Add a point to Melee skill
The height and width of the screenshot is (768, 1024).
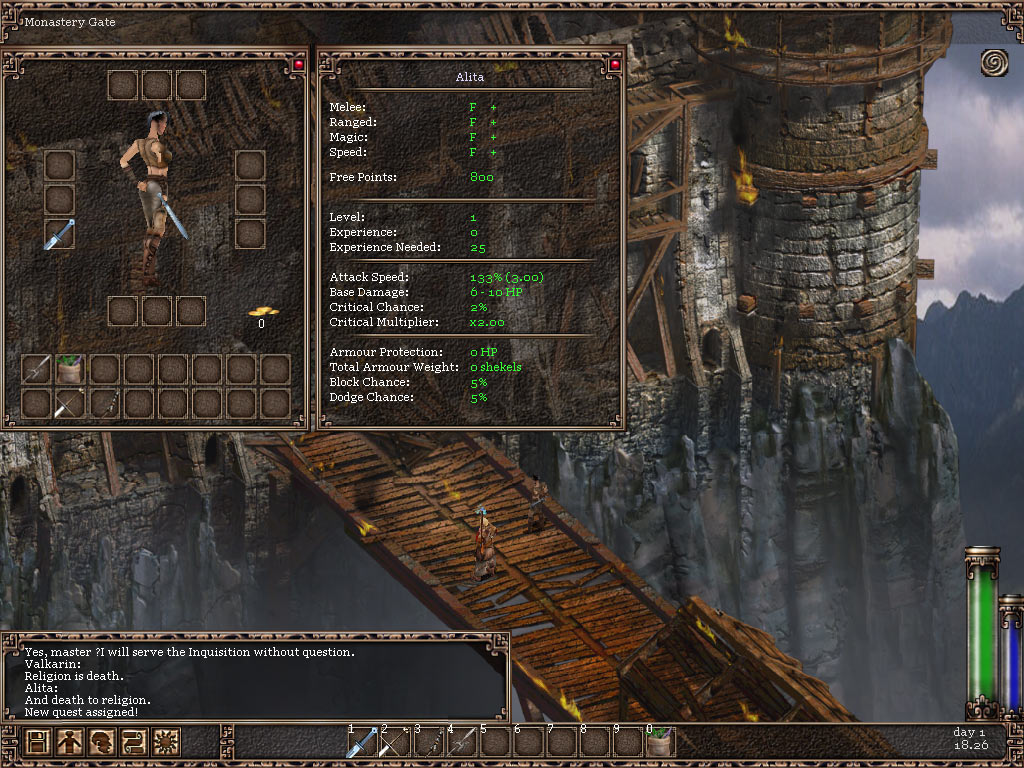tap(493, 107)
